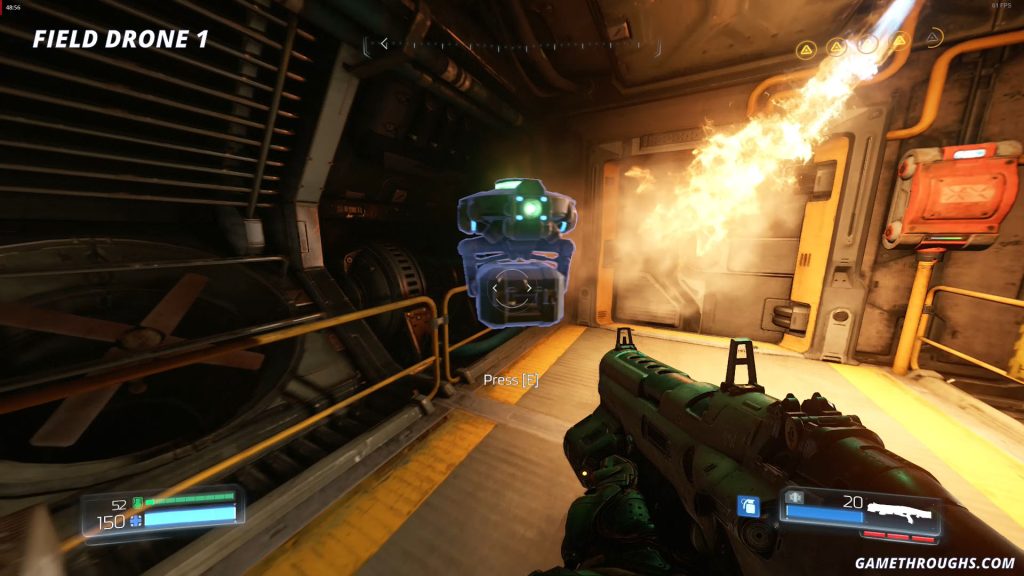Select the frag grenade equipment icon
Viewport: 1024px width, 576px height.
click(747, 506)
